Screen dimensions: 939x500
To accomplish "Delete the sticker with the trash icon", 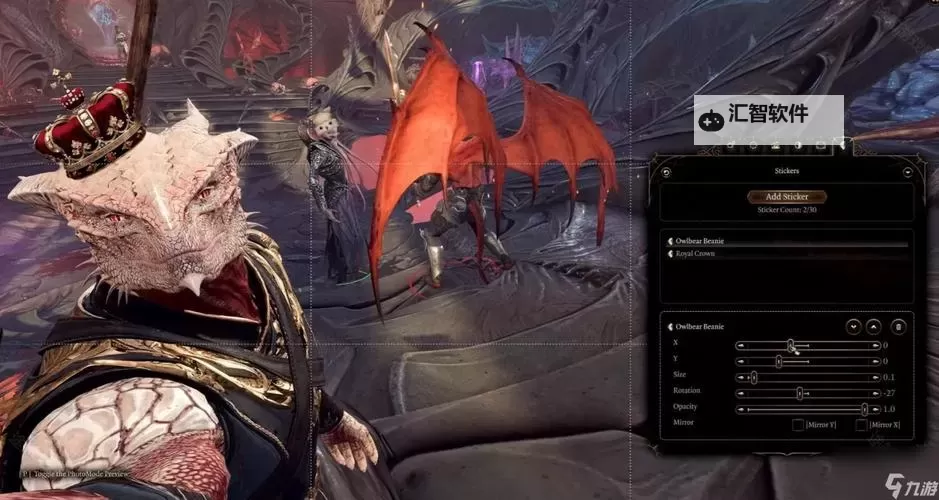I will [898, 326].
